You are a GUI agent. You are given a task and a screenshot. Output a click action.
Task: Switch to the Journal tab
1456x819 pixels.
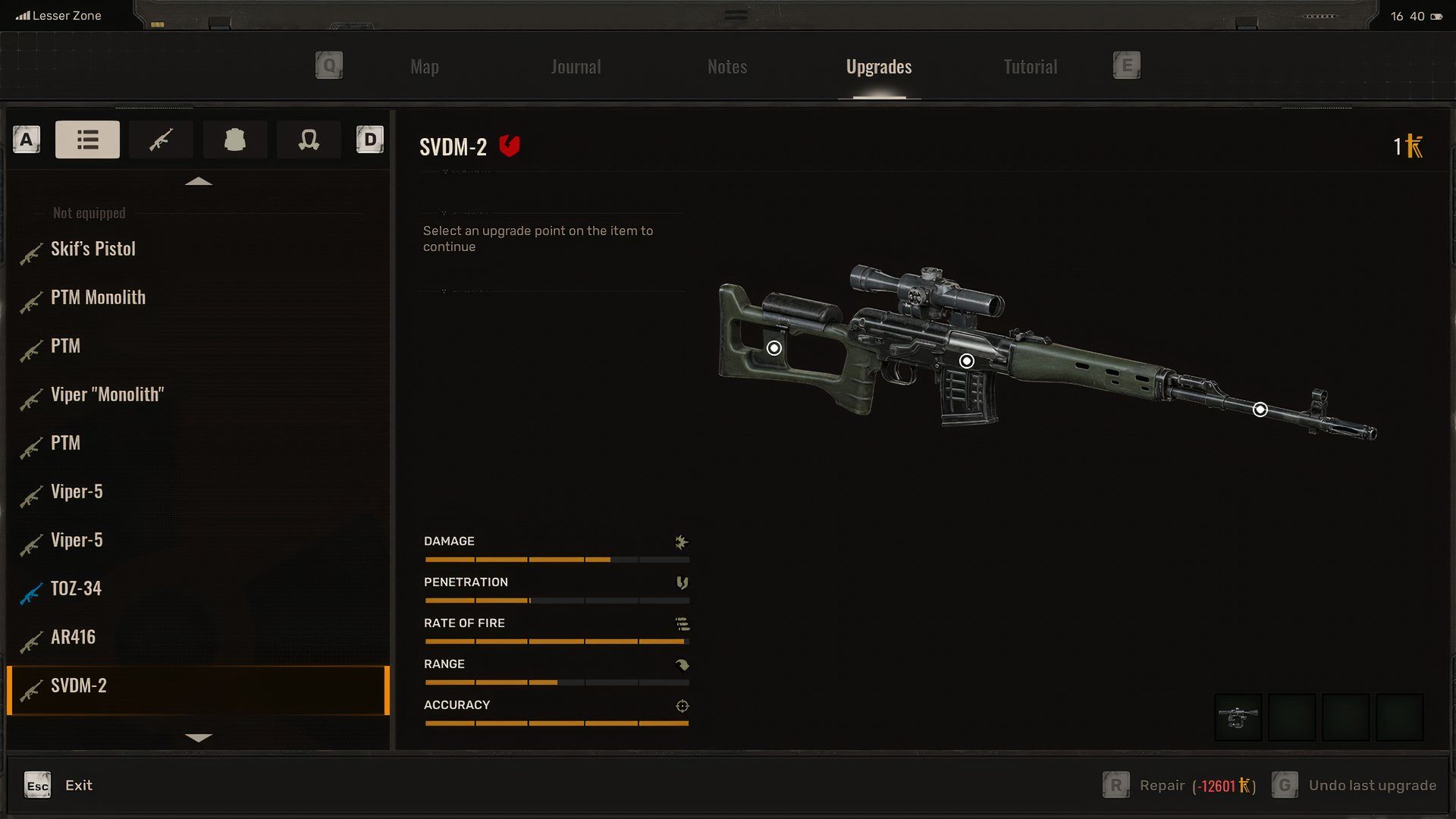click(x=576, y=67)
